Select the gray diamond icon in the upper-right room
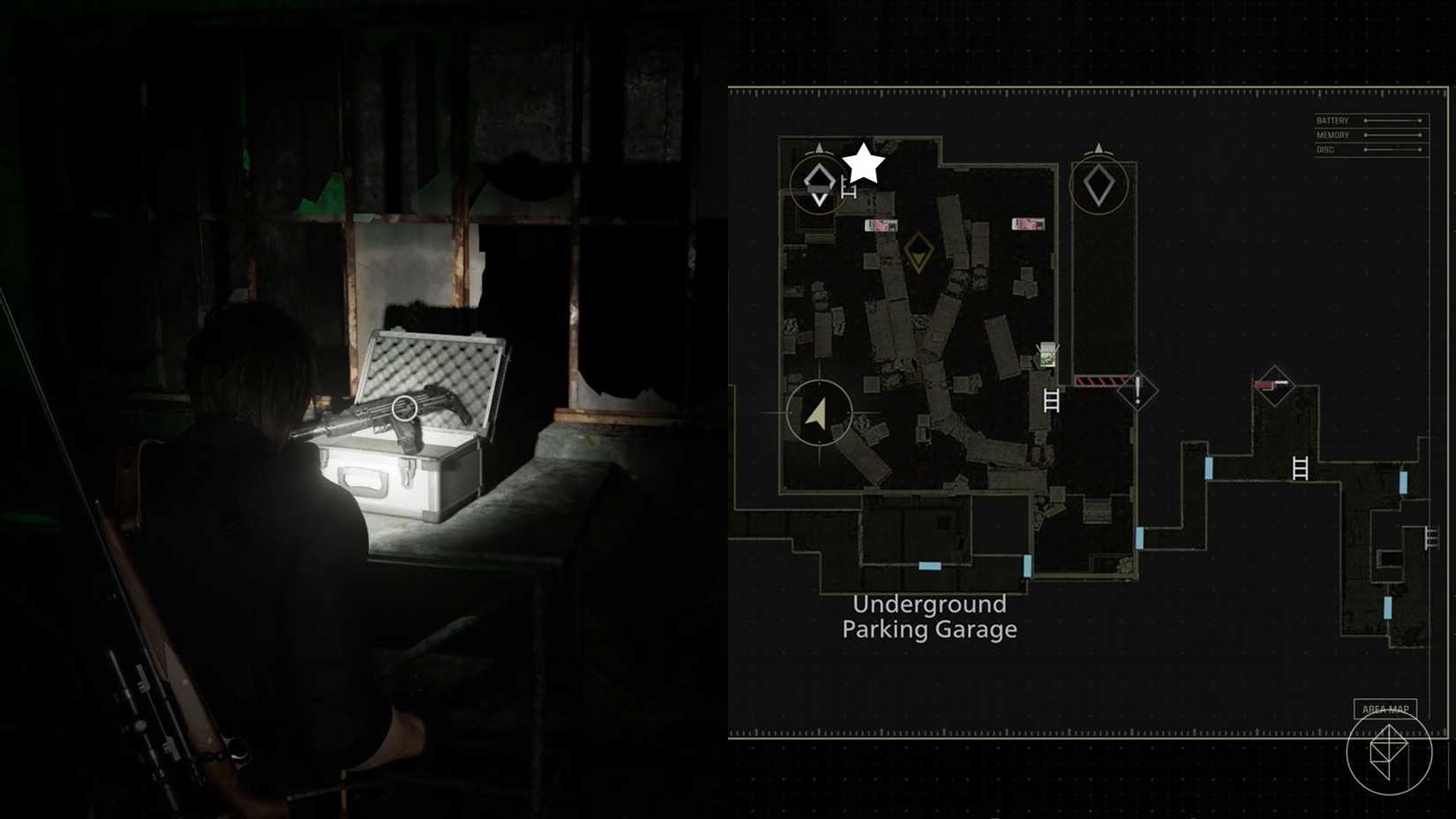 point(1097,185)
